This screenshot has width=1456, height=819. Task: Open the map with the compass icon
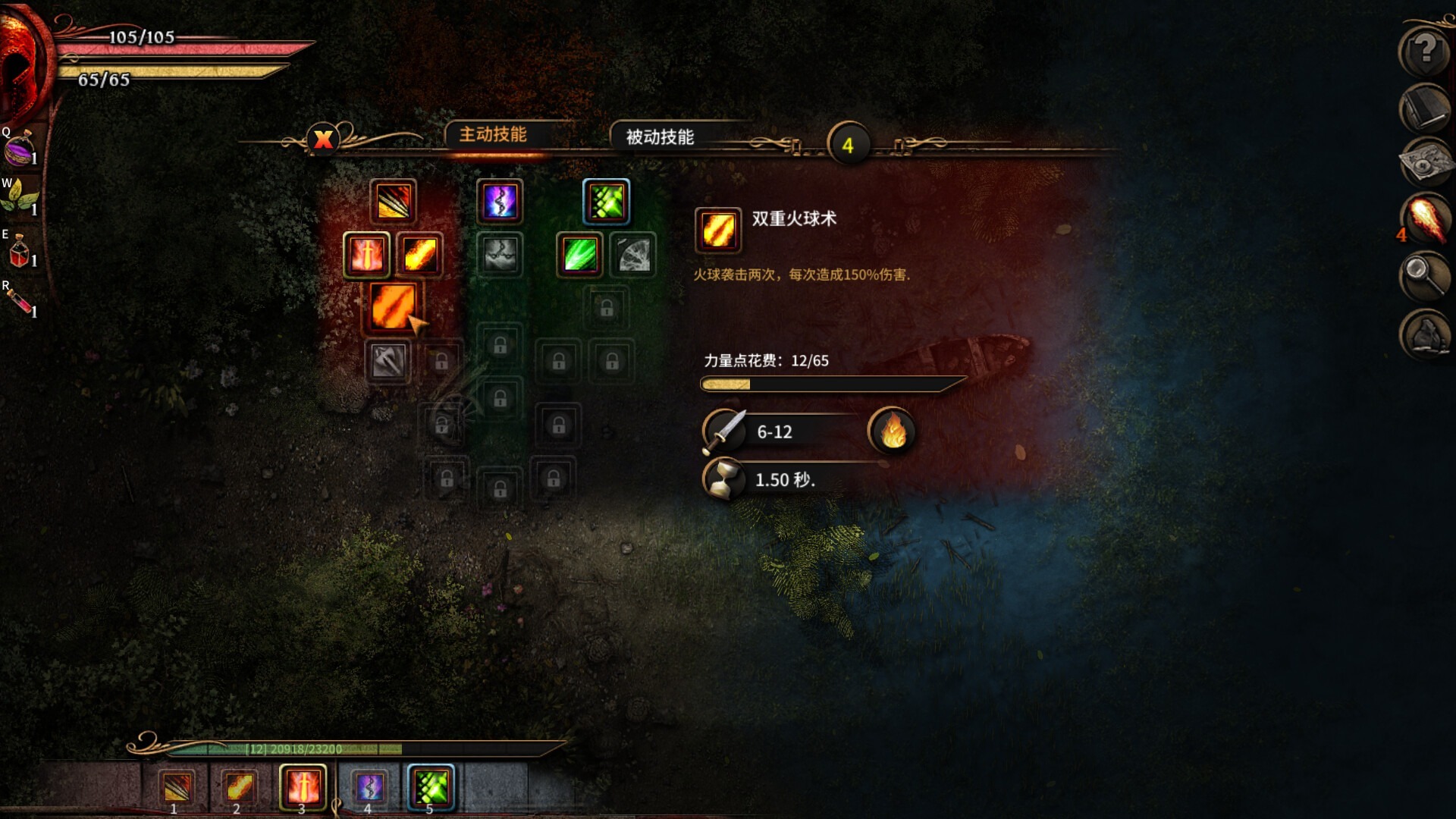[1425, 162]
